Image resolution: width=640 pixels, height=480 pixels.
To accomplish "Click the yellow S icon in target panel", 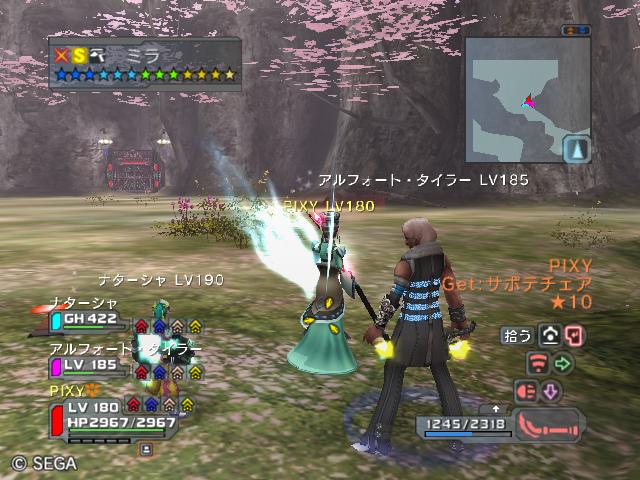I will click(x=79, y=54).
